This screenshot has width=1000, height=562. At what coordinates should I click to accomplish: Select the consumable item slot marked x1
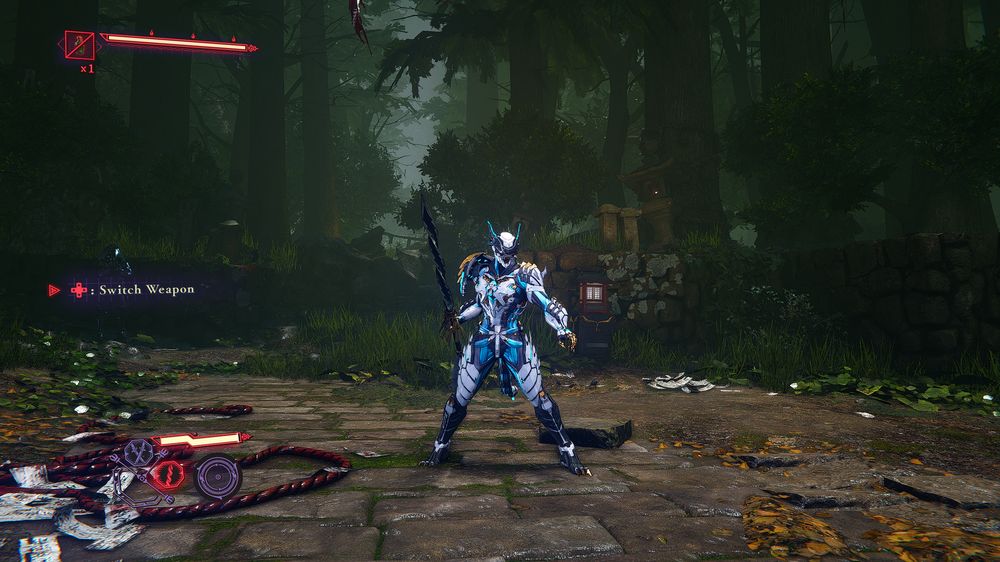point(80,44)
